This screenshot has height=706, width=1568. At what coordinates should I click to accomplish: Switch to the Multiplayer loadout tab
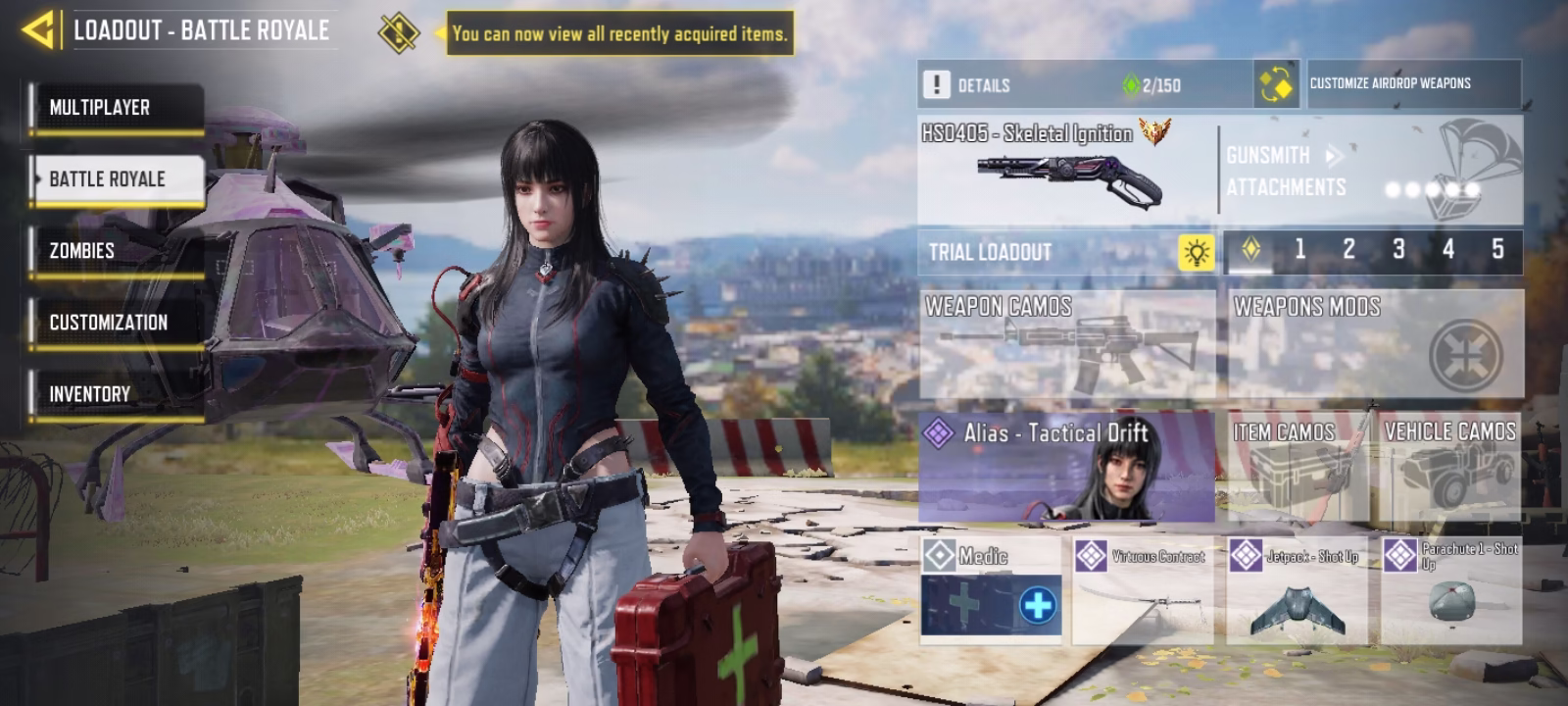coord(117,108)
